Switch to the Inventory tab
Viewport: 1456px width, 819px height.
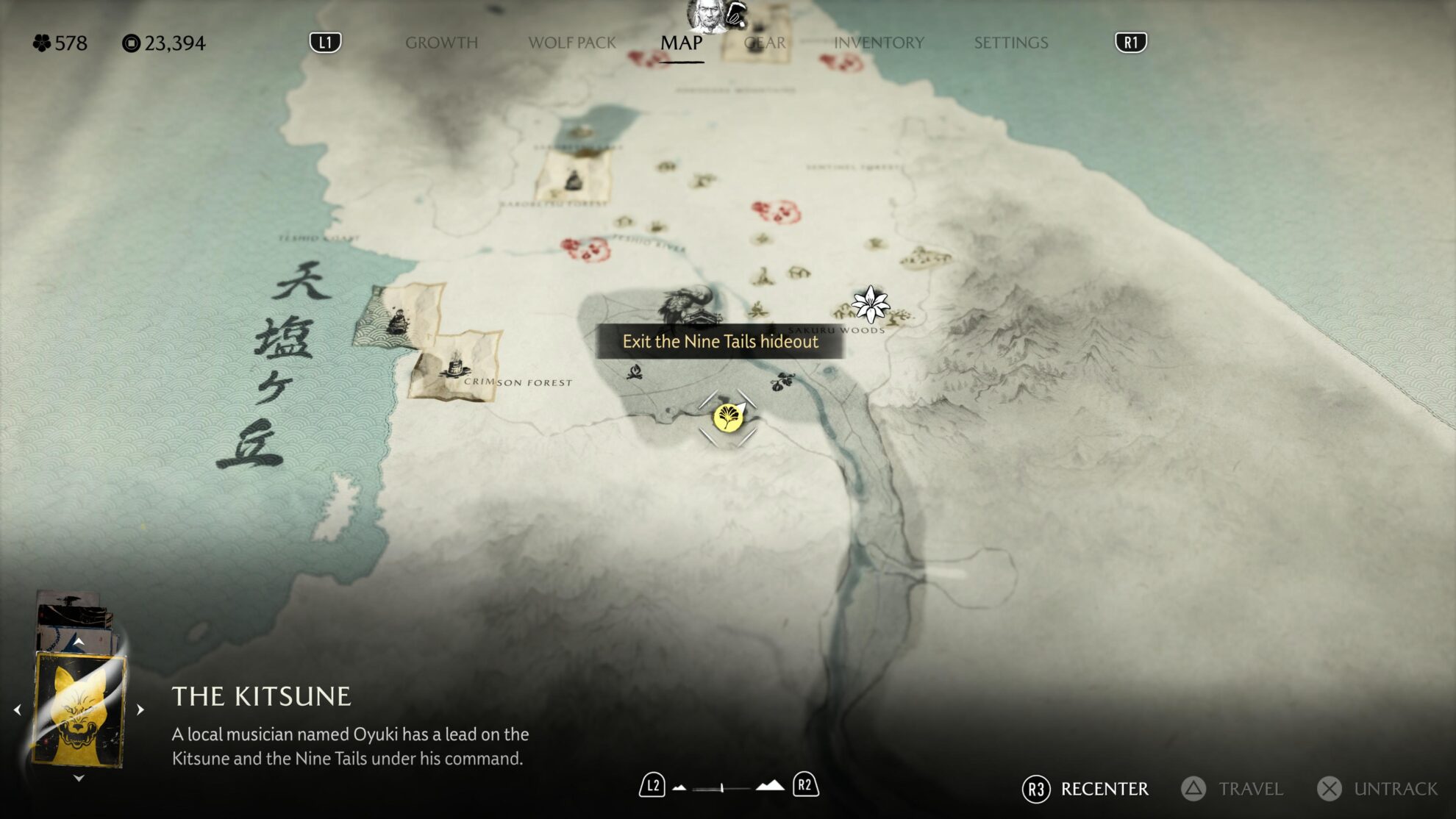tap(878, 43)
